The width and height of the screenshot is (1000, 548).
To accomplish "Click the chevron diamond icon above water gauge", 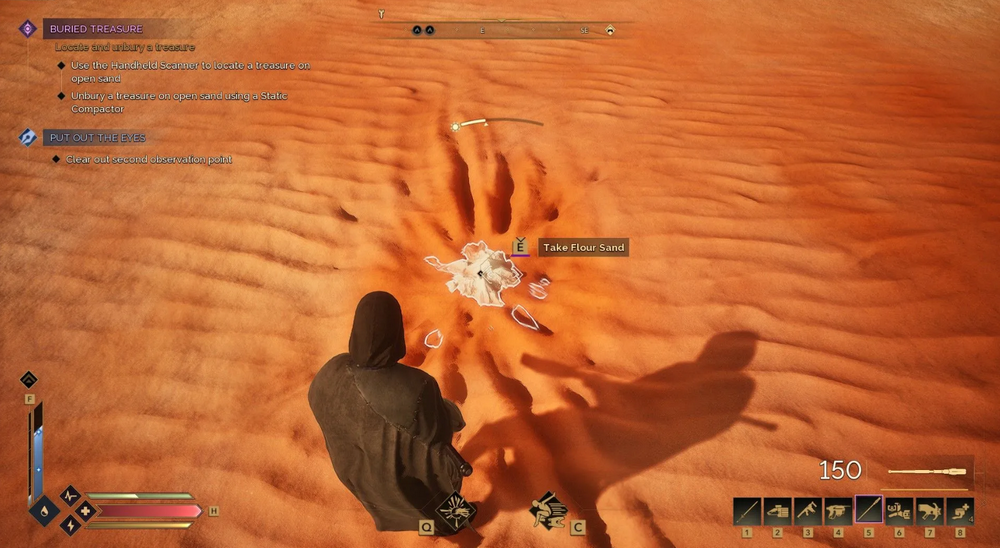I will (29, 379).
